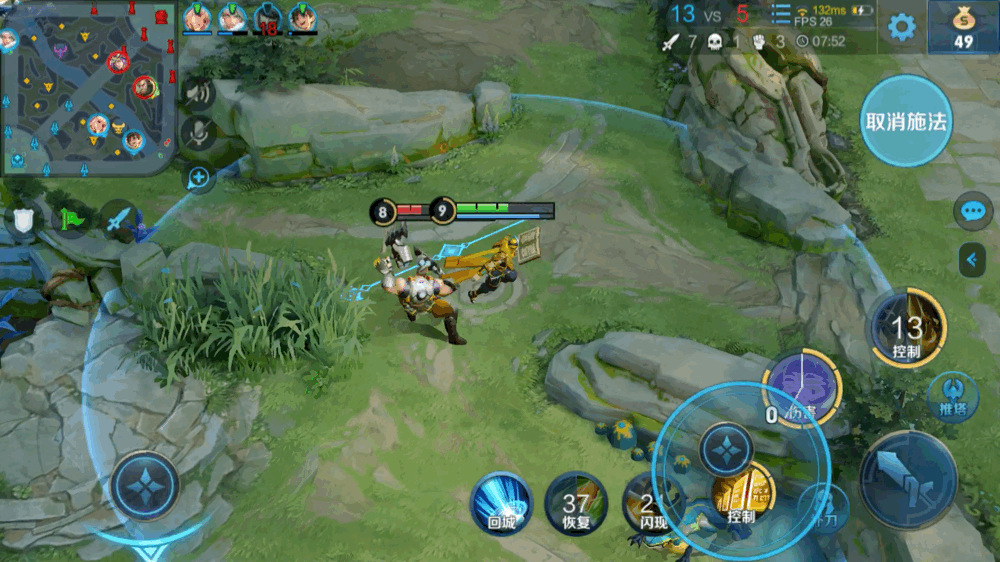Open the settings gear menu
This screenshot has height=562, width=1000.
[902, 27]
